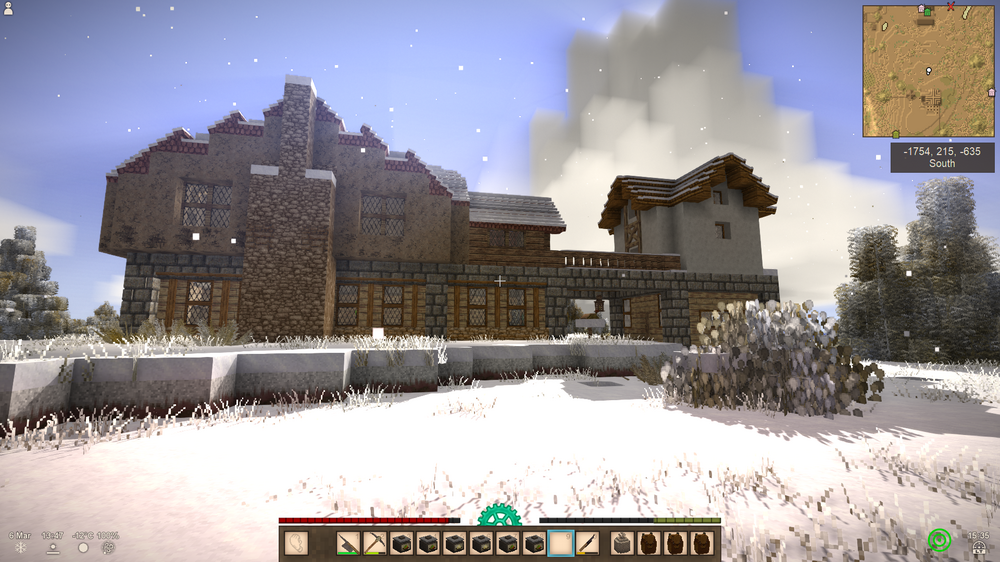The width and height of the screenshot is (1000, 562).
Task: Choose the pickaxe in the hotbar
Action: coord(375,543)
